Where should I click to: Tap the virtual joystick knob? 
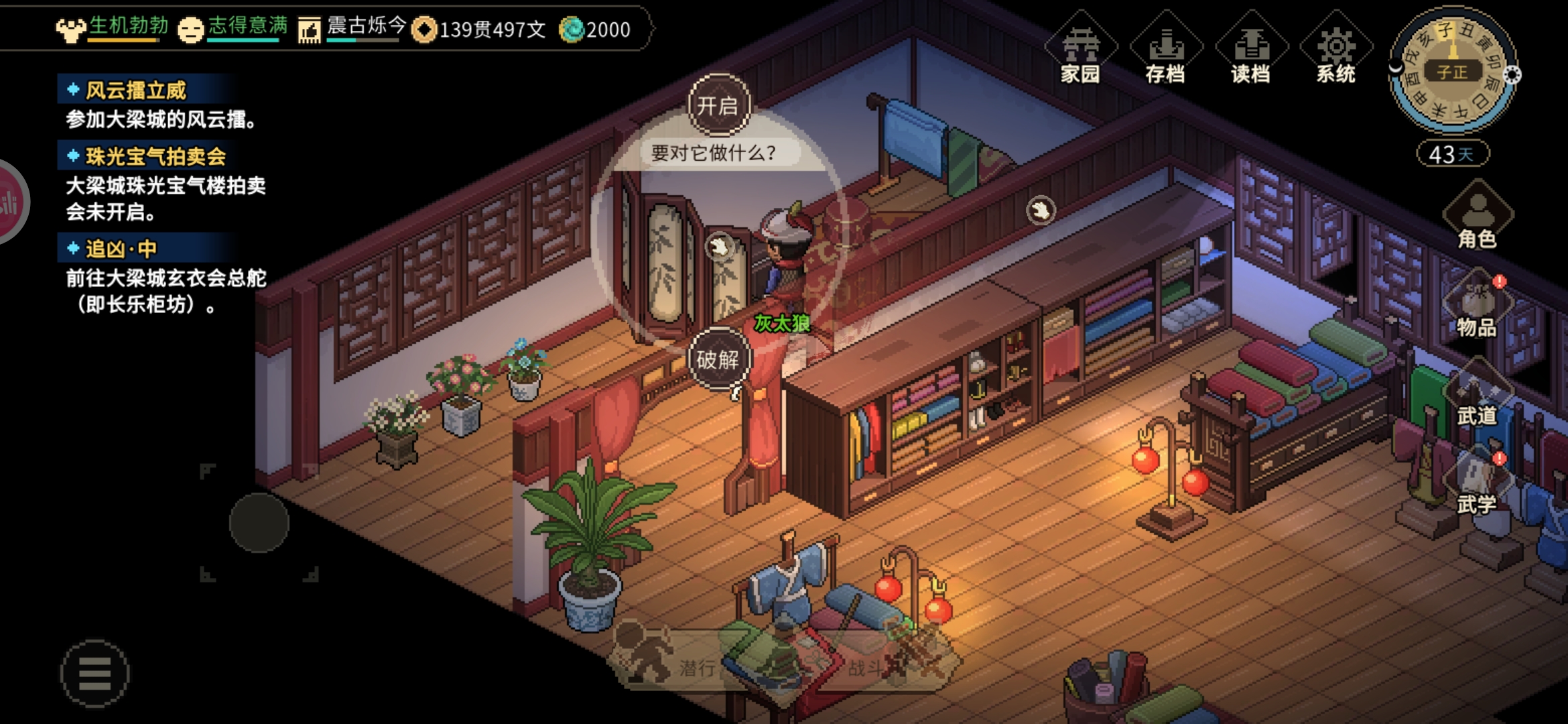pos(259,523)
